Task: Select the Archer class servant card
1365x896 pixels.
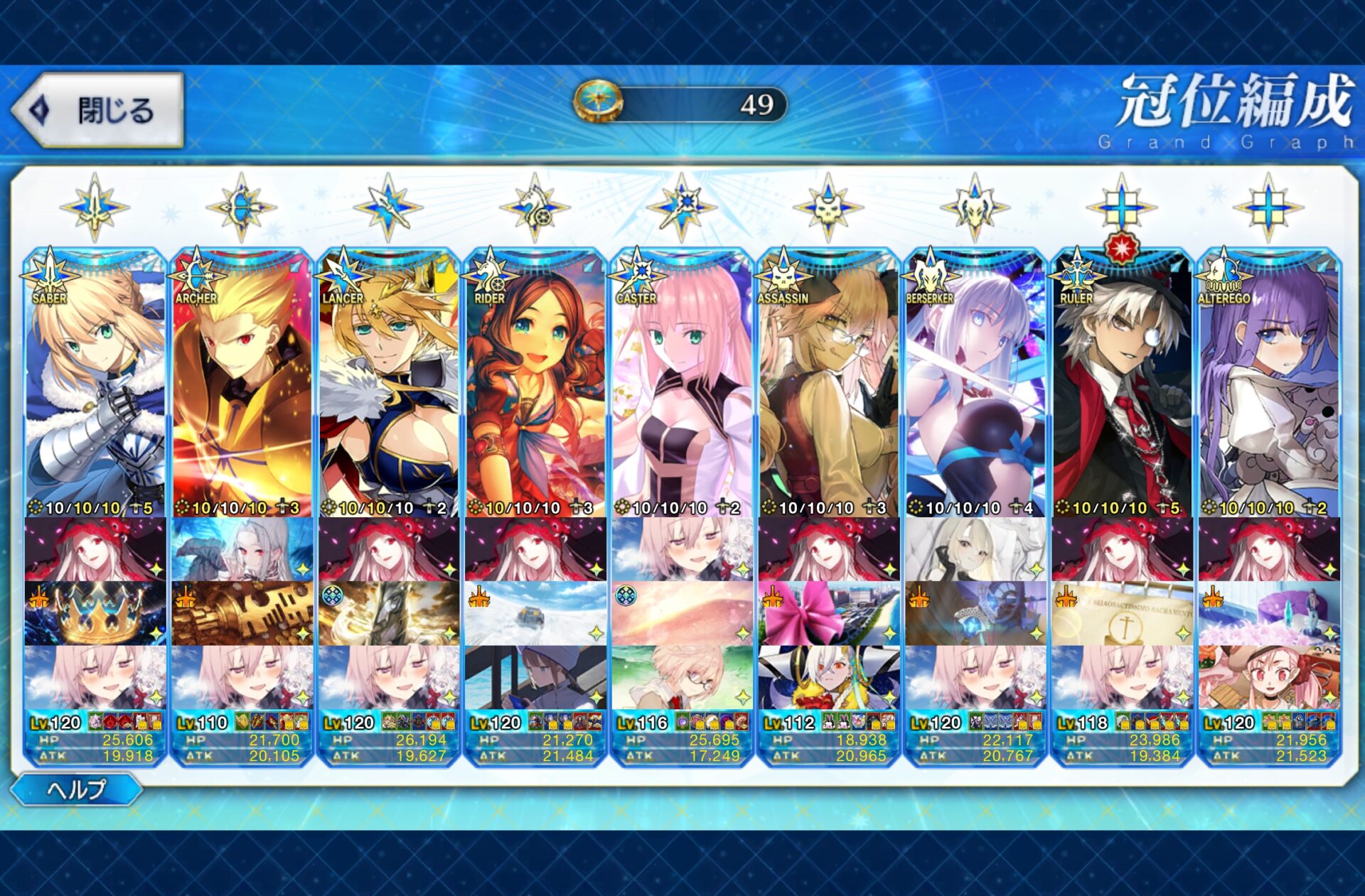Action: [242, 384]
